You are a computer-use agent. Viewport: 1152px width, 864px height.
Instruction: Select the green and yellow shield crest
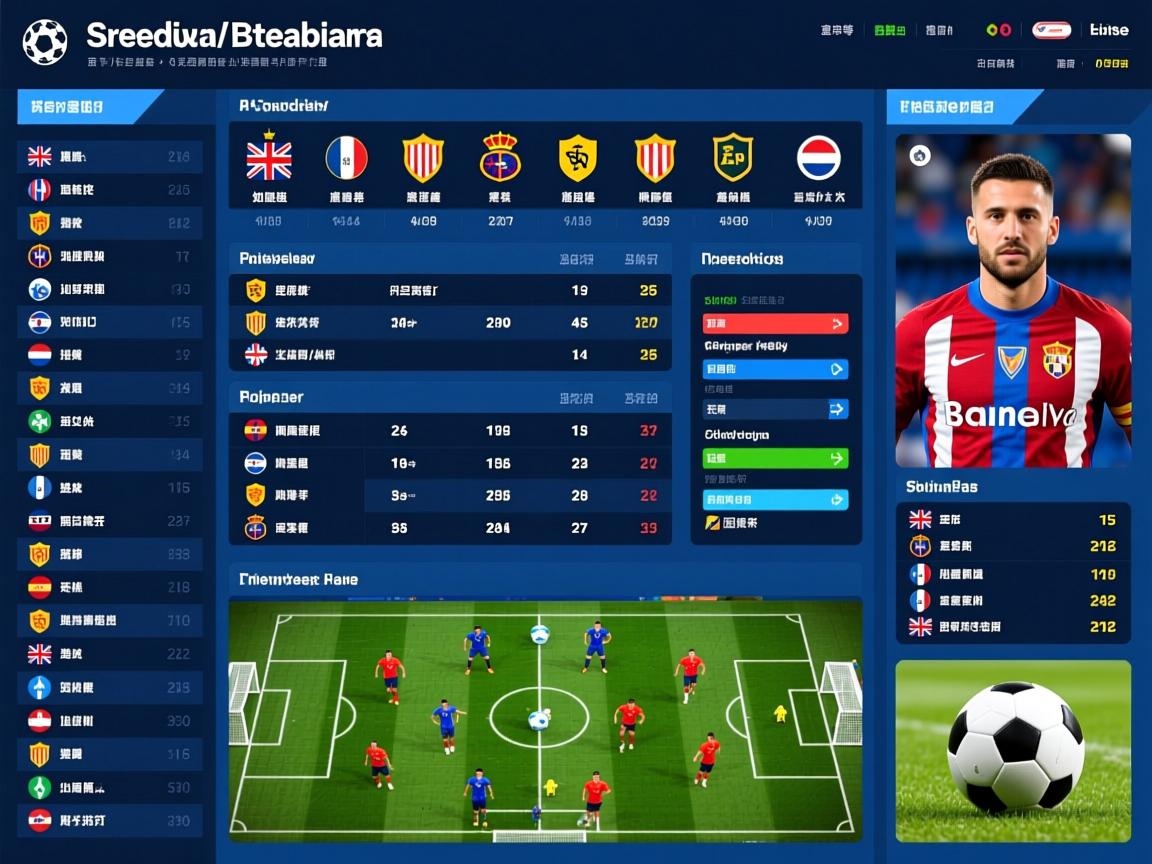[732, 158]
